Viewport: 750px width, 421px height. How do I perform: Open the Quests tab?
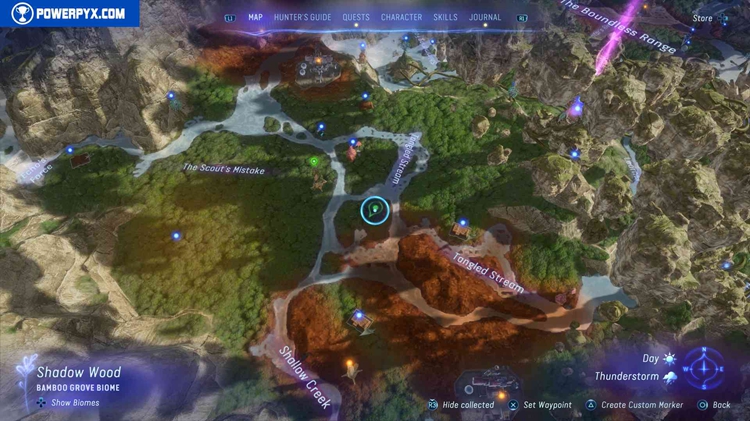click(355, 17)
